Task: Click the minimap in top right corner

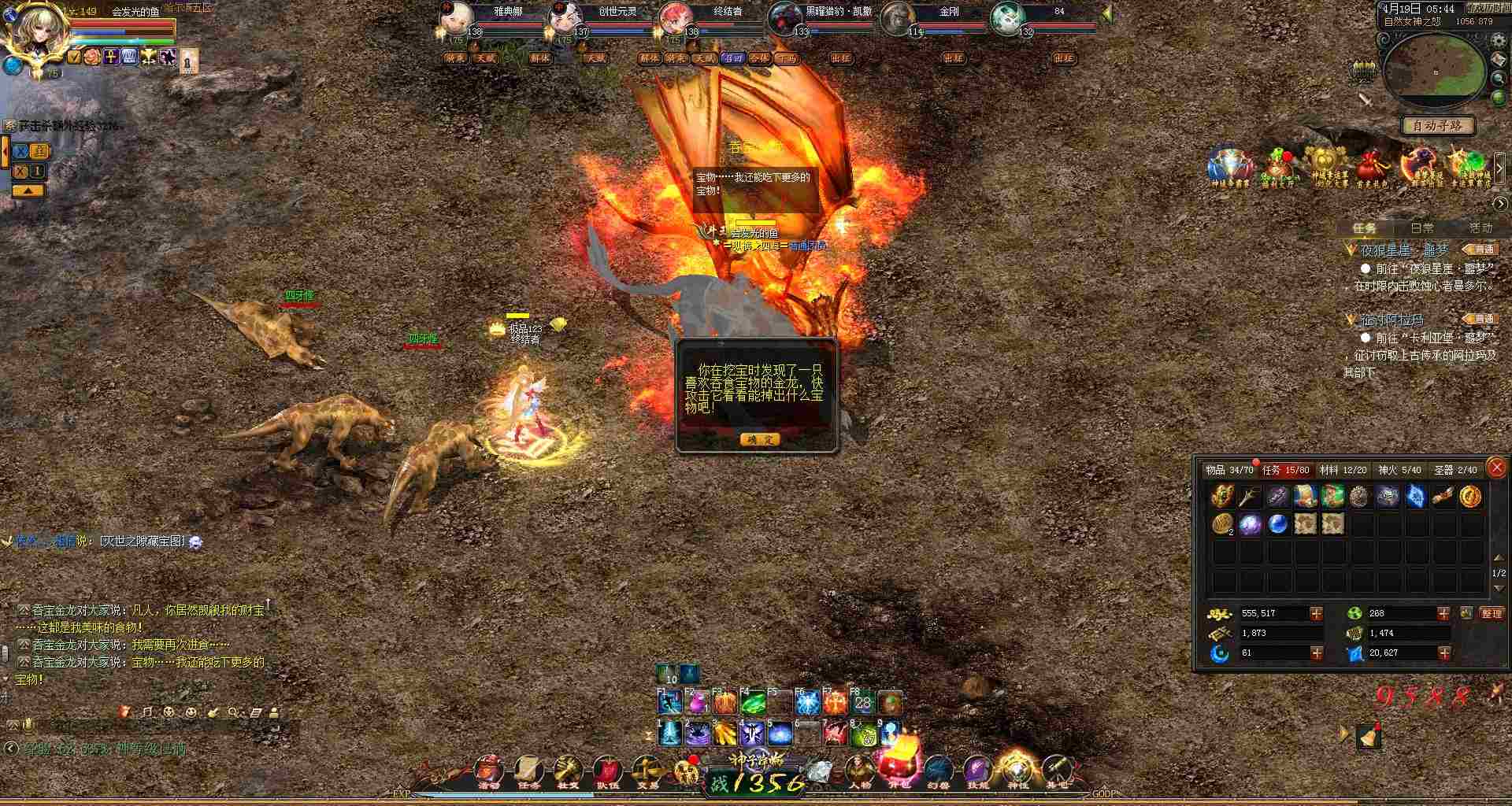Action: [1436, 71]
